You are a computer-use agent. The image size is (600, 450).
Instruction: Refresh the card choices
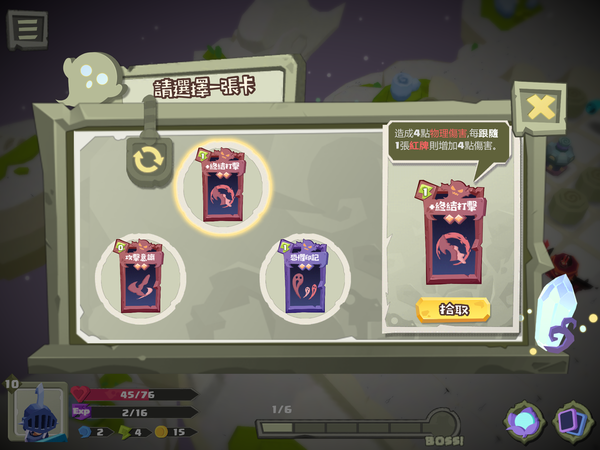[x=147, y=159]
